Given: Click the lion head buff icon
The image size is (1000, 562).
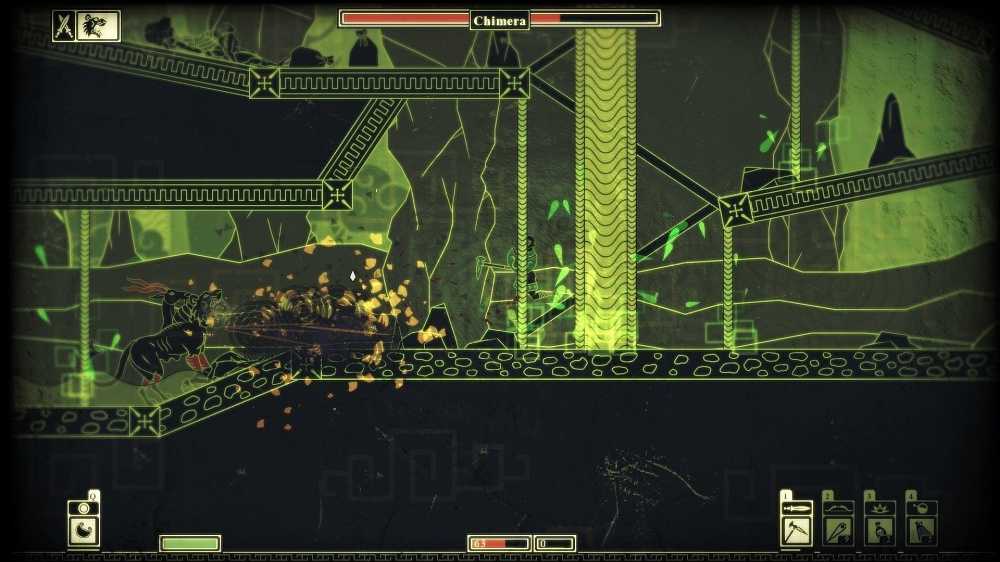Looking at the screenshot, I should [x=98, y=26].
